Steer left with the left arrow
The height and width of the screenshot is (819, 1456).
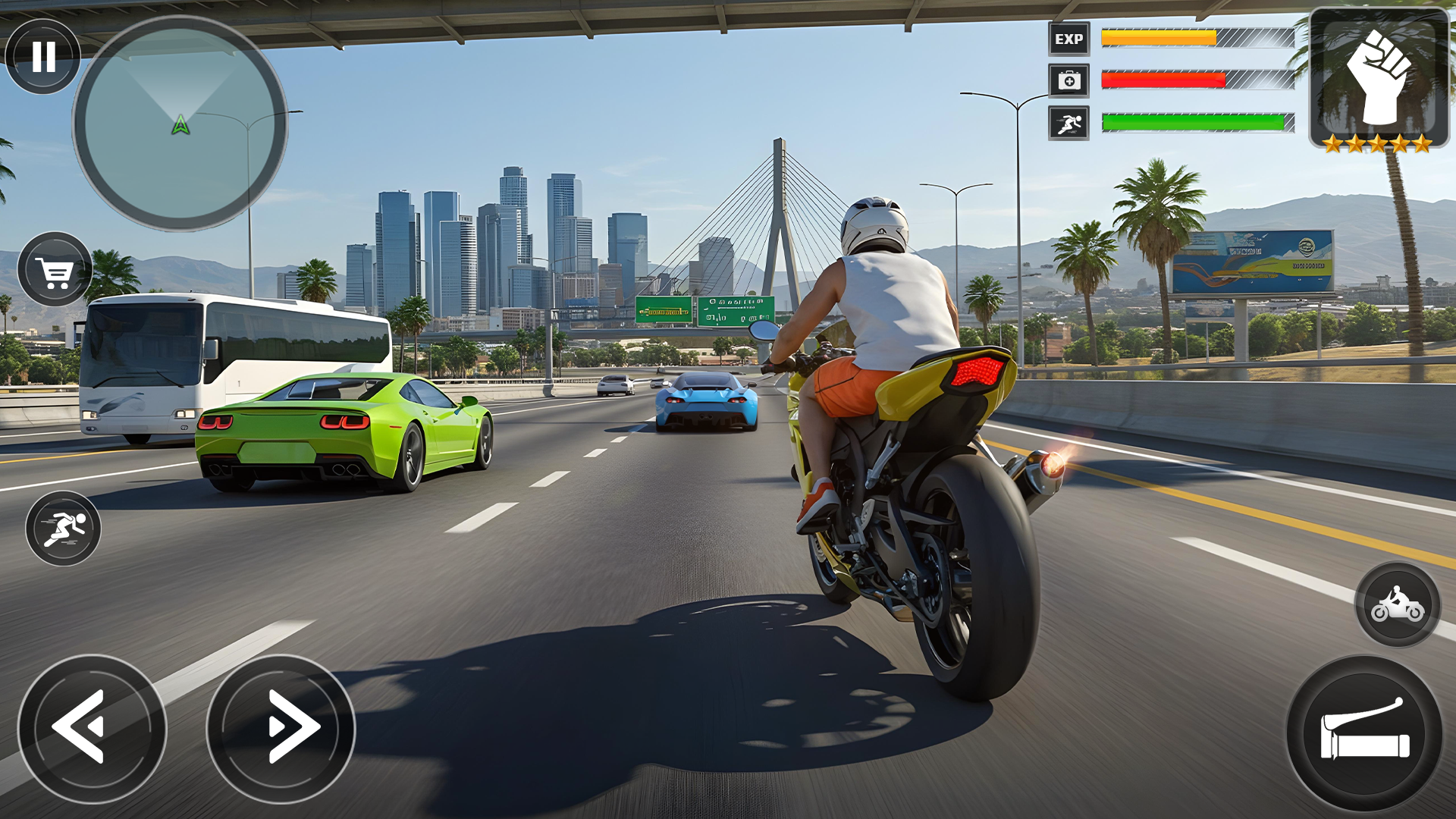[92, 728]
